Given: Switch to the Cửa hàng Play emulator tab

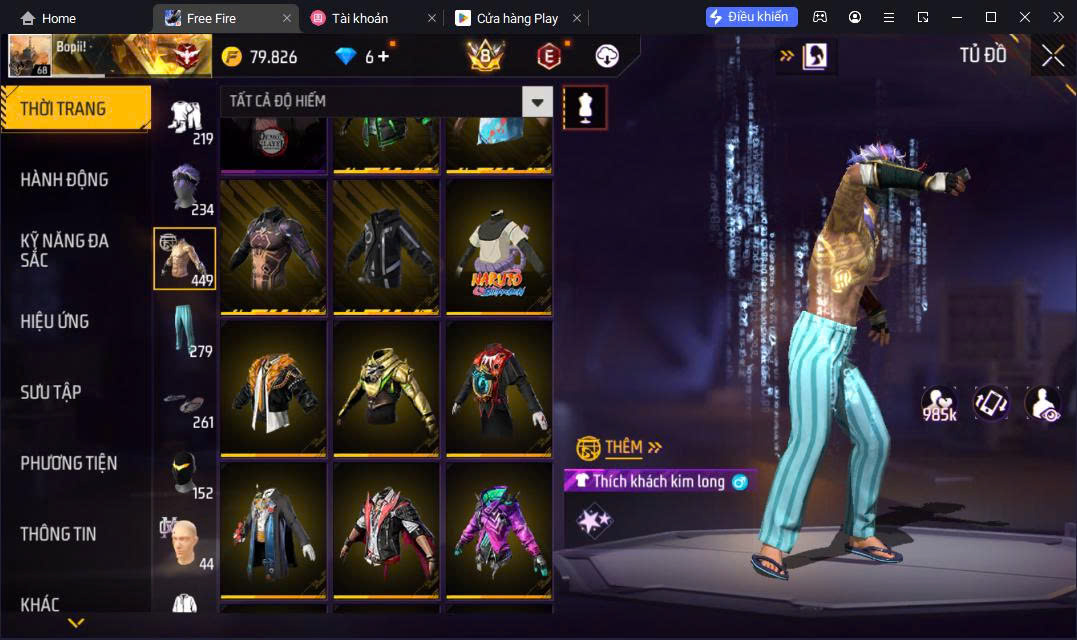Looking at the screenshot, I should pyautogui.click(x=517, y=18).
